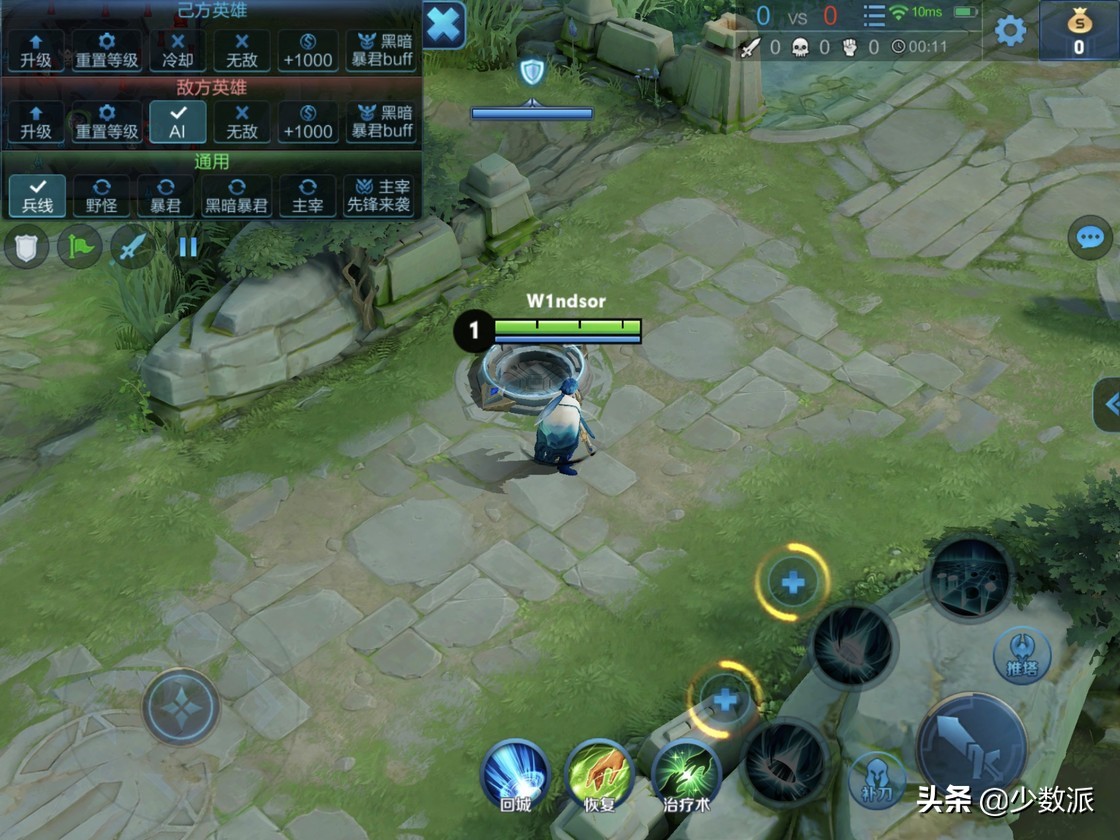Toggle the enemy hero AI option

[x=178, y=122]
